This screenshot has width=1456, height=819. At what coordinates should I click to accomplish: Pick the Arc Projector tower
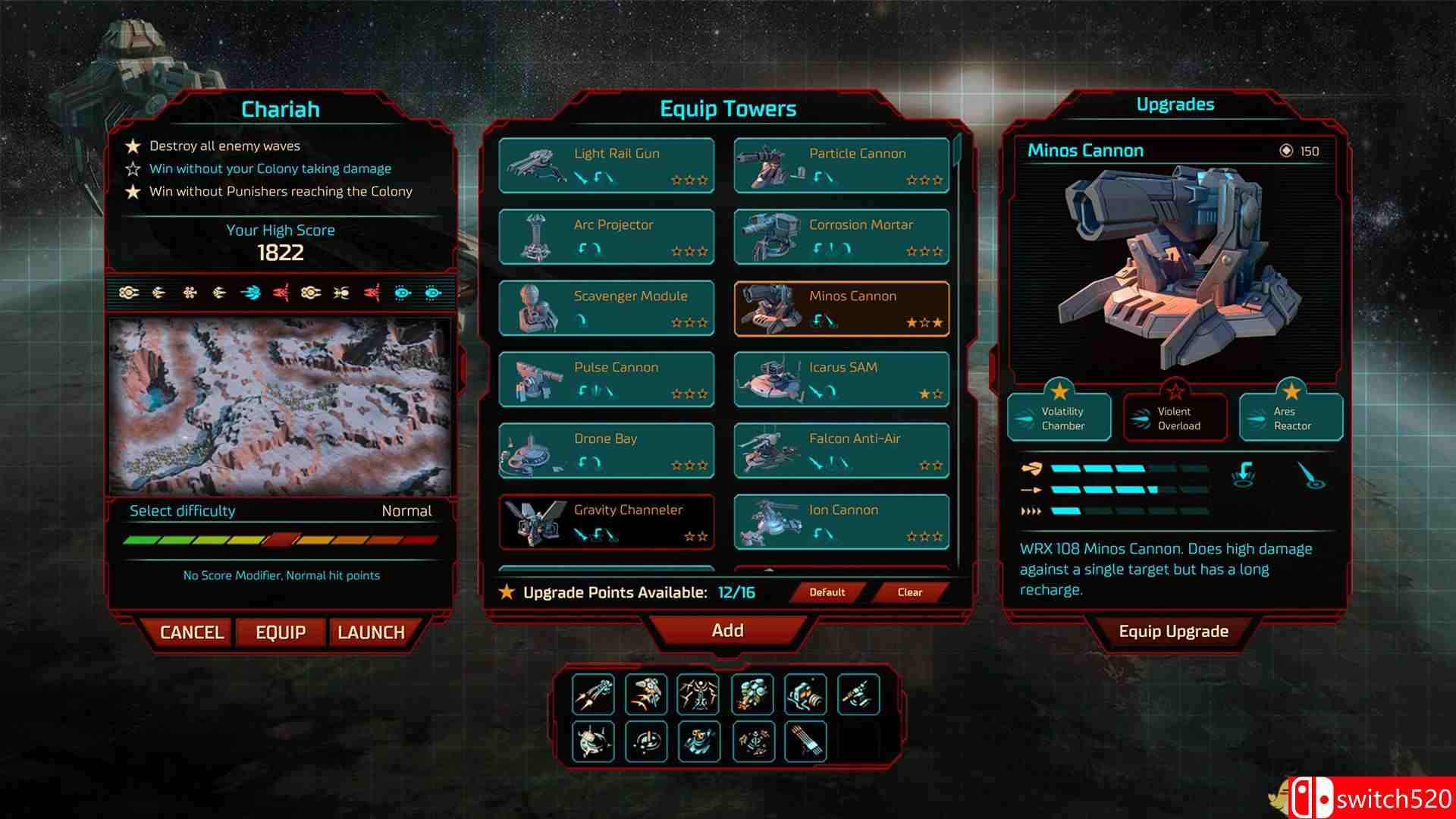click(607, 237)
